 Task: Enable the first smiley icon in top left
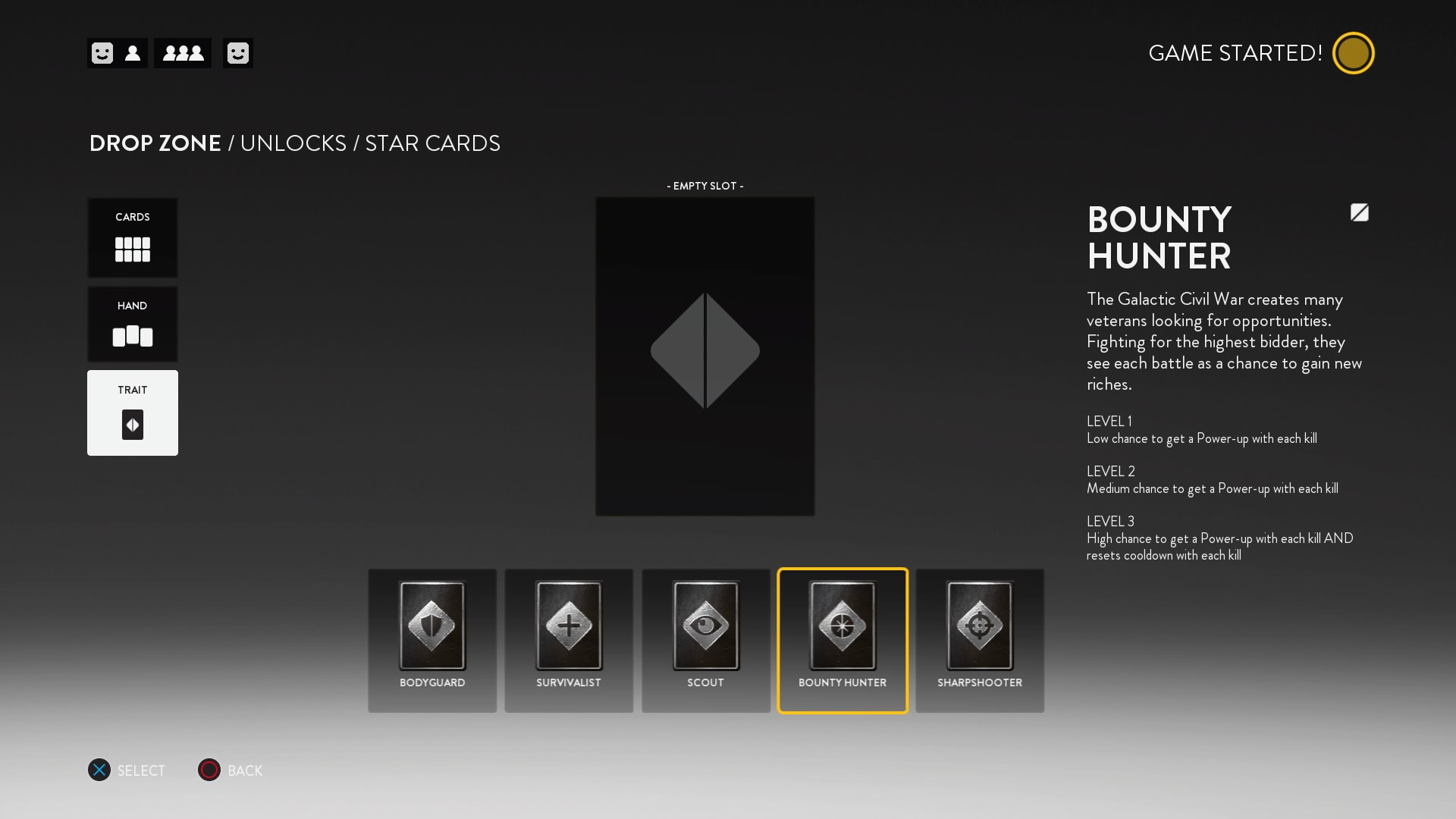pos(101,52)
